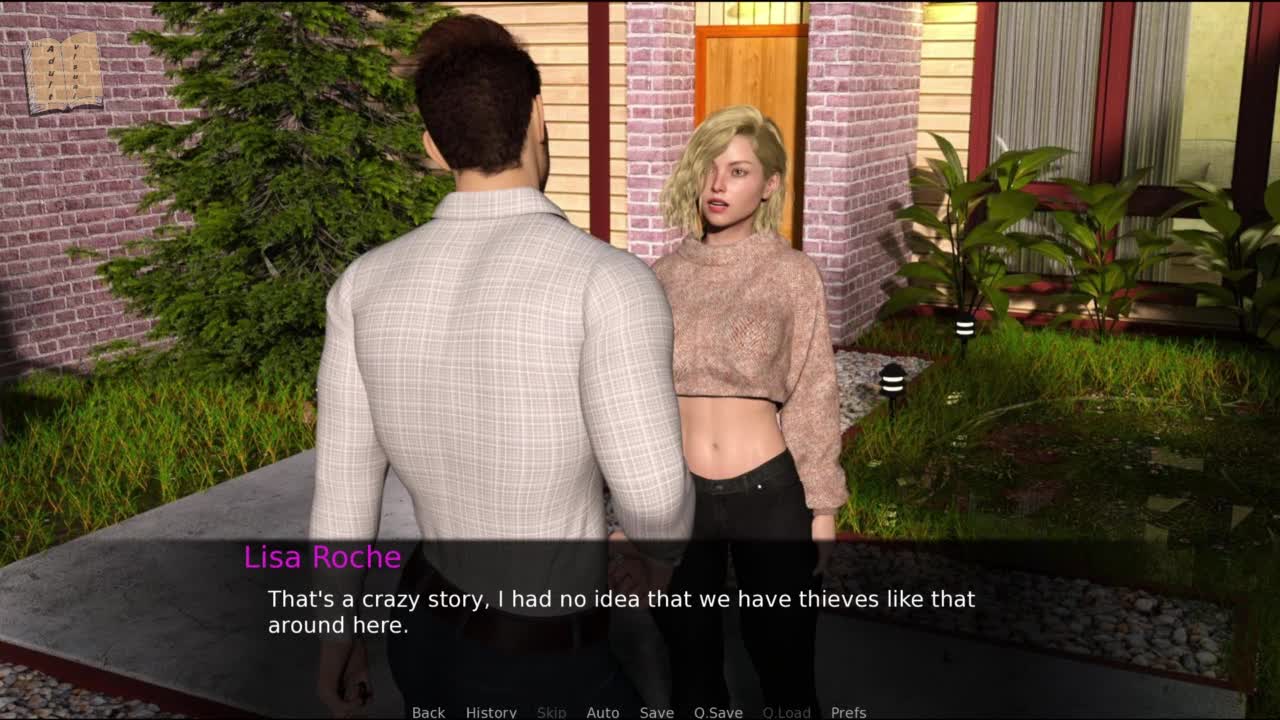Go back one dialogue line
1280x720 pixels.
point(428,712)
